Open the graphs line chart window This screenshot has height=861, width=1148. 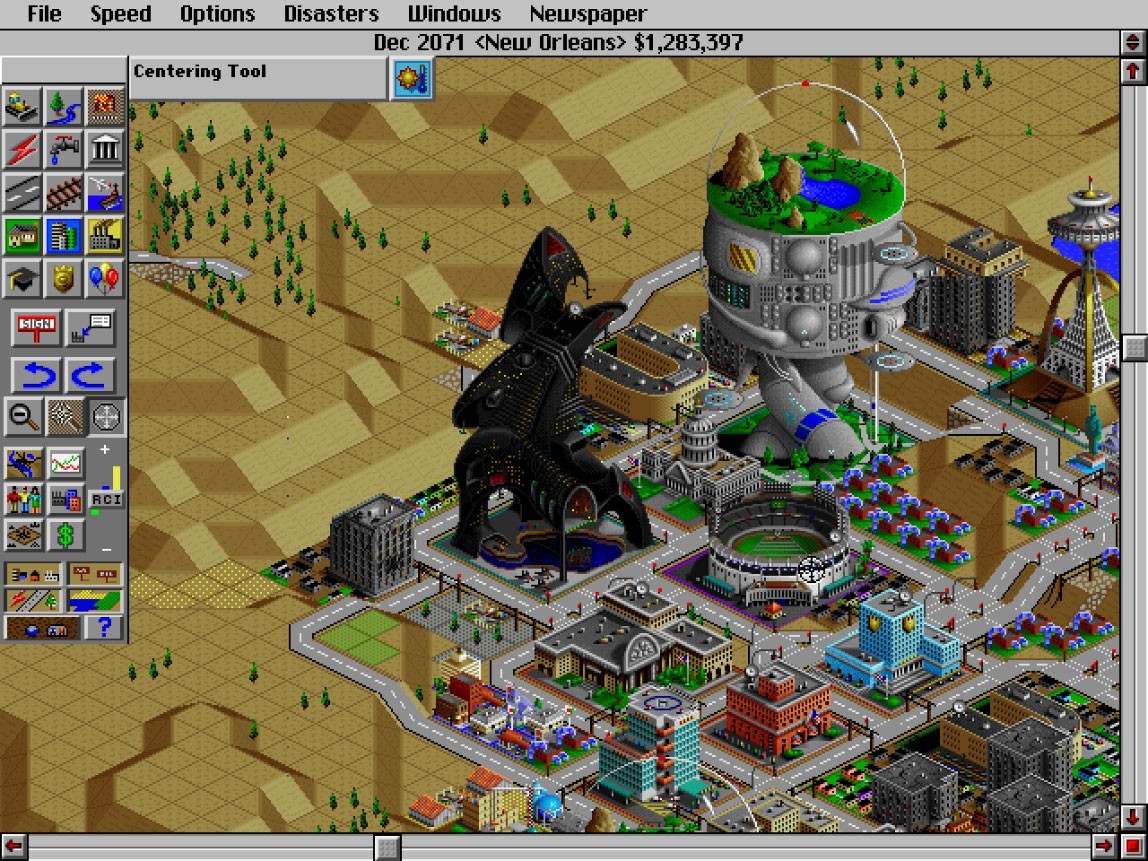pos(65,463)
